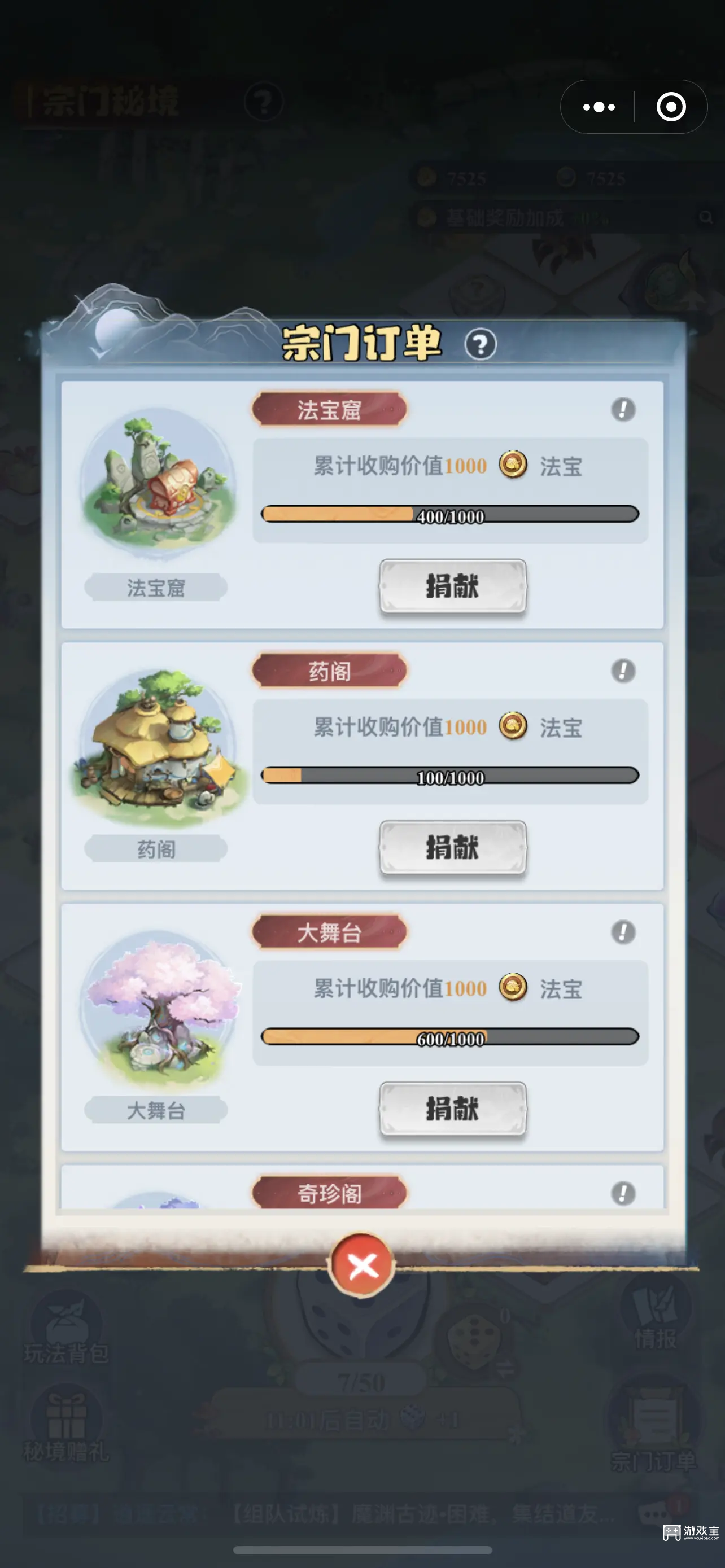Open the chat bubble with red badge
This screenshot has height=1568, width=725.
tap(654, 1512)
